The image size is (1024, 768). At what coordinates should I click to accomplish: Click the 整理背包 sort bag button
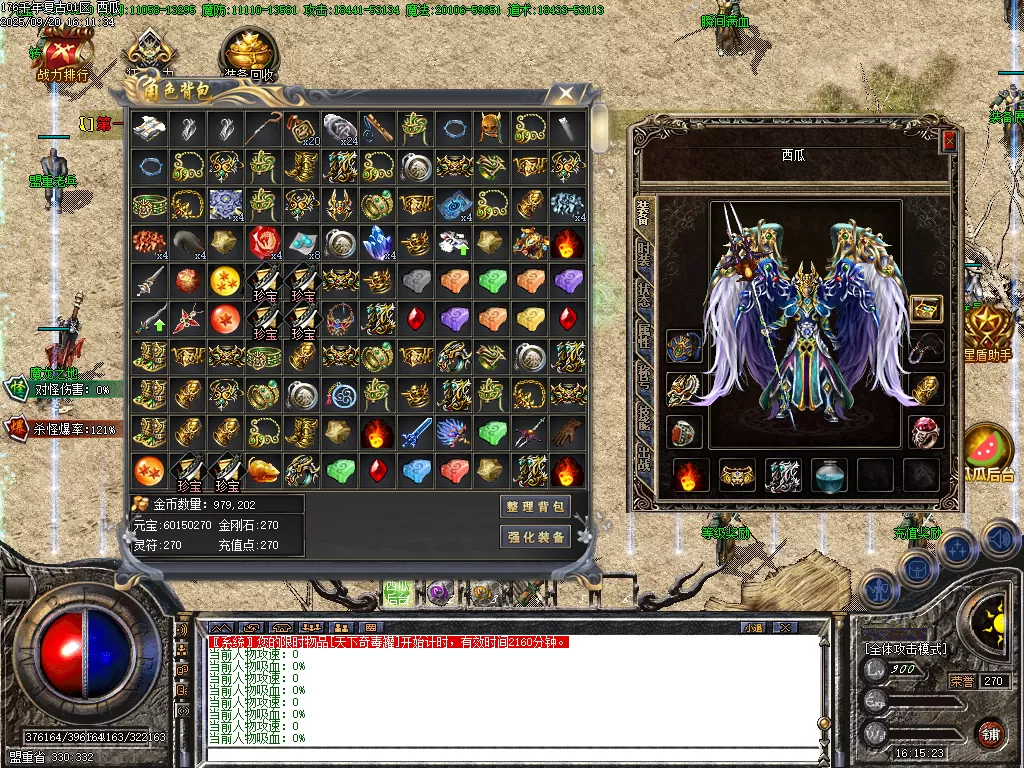[537, 507]
